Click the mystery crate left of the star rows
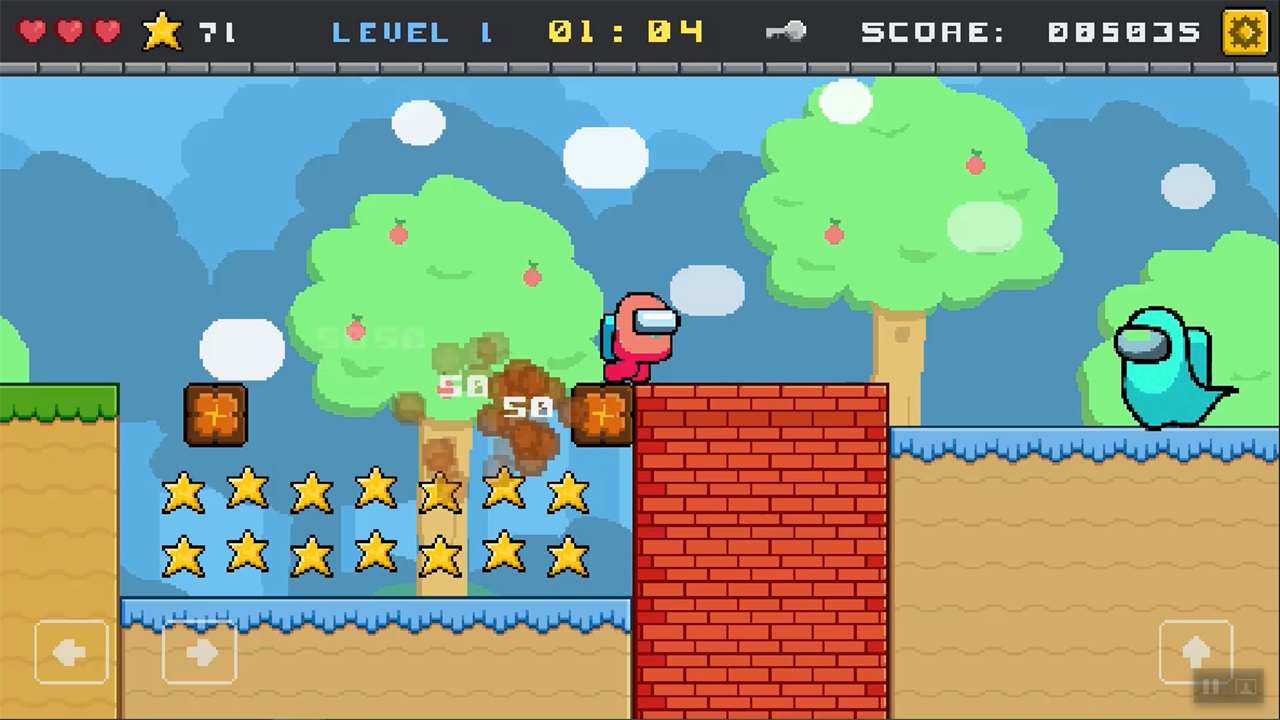The height and width of the screenshot is (720, 1280). 214,415
